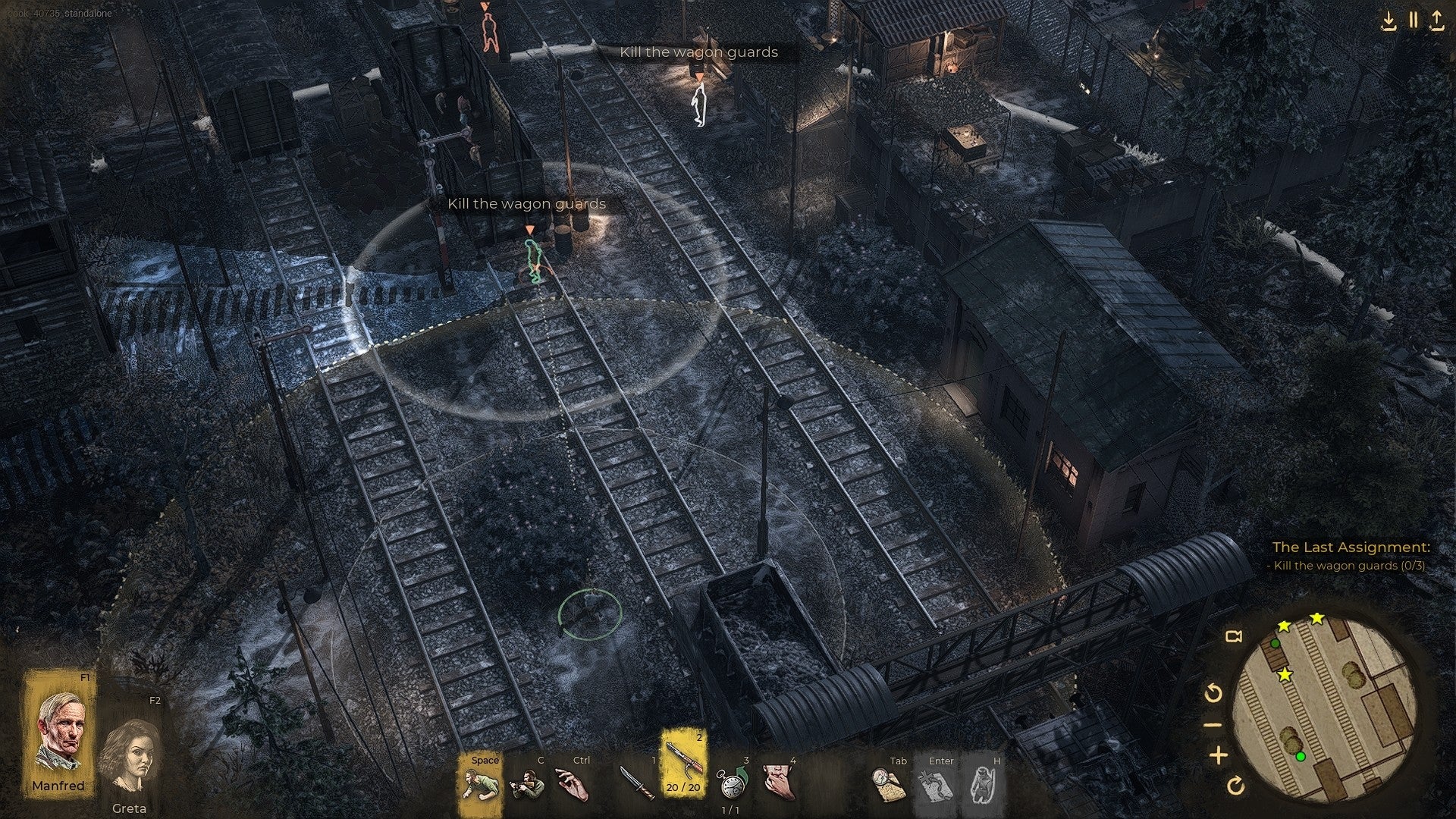The width and height of the screenshot is (1456, 819).
Task: Select the hide ability (H)
Action: point(983,785)
